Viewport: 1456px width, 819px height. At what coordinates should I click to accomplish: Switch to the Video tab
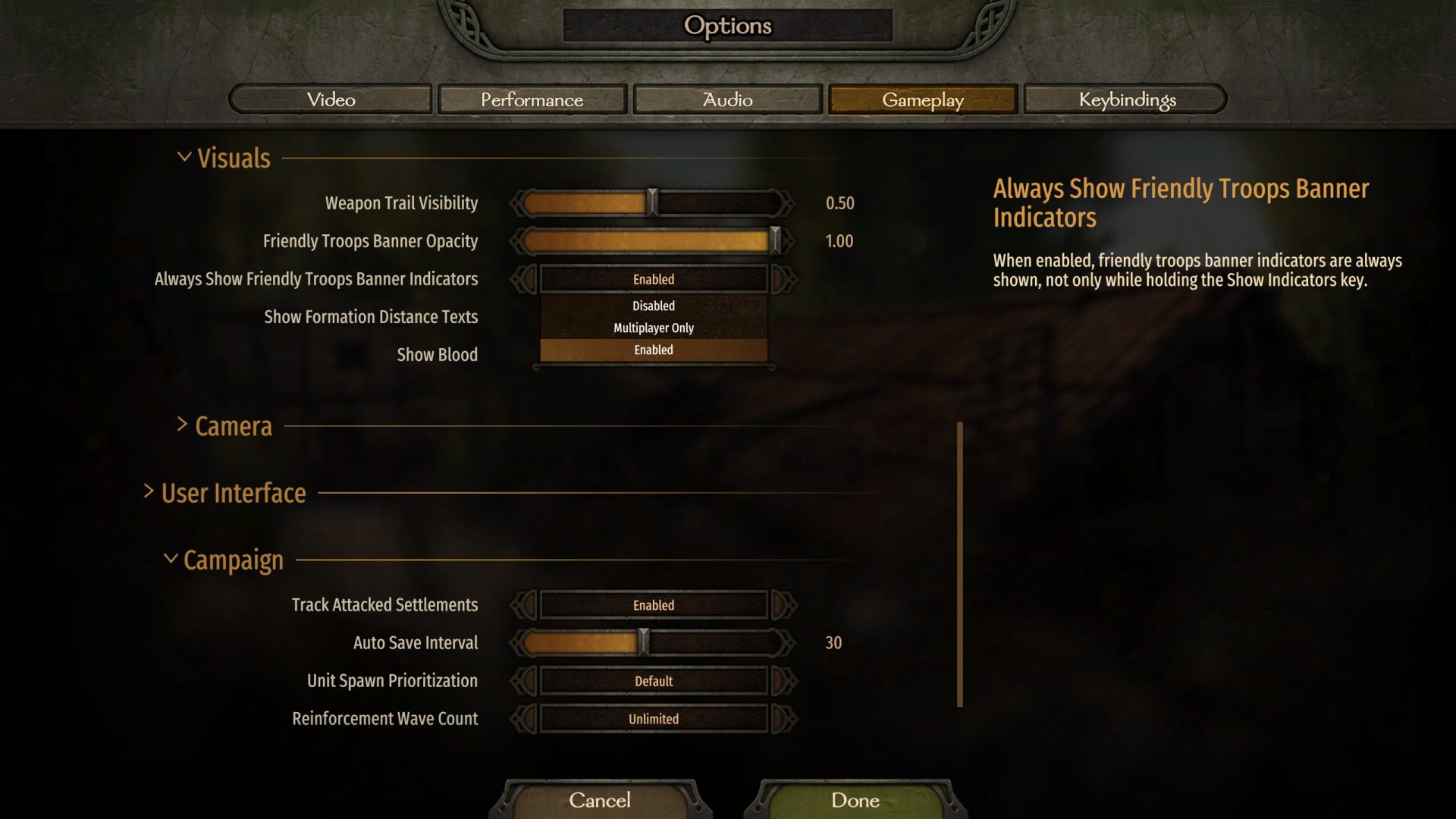click(x=331, y=99)
